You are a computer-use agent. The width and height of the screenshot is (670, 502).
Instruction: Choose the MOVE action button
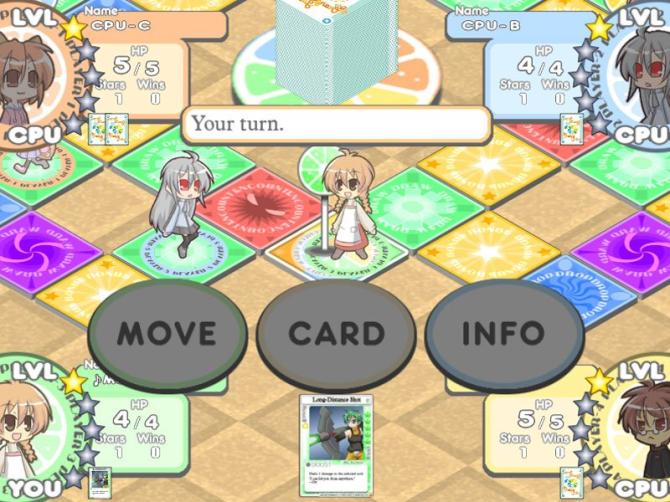click(167, 333)
